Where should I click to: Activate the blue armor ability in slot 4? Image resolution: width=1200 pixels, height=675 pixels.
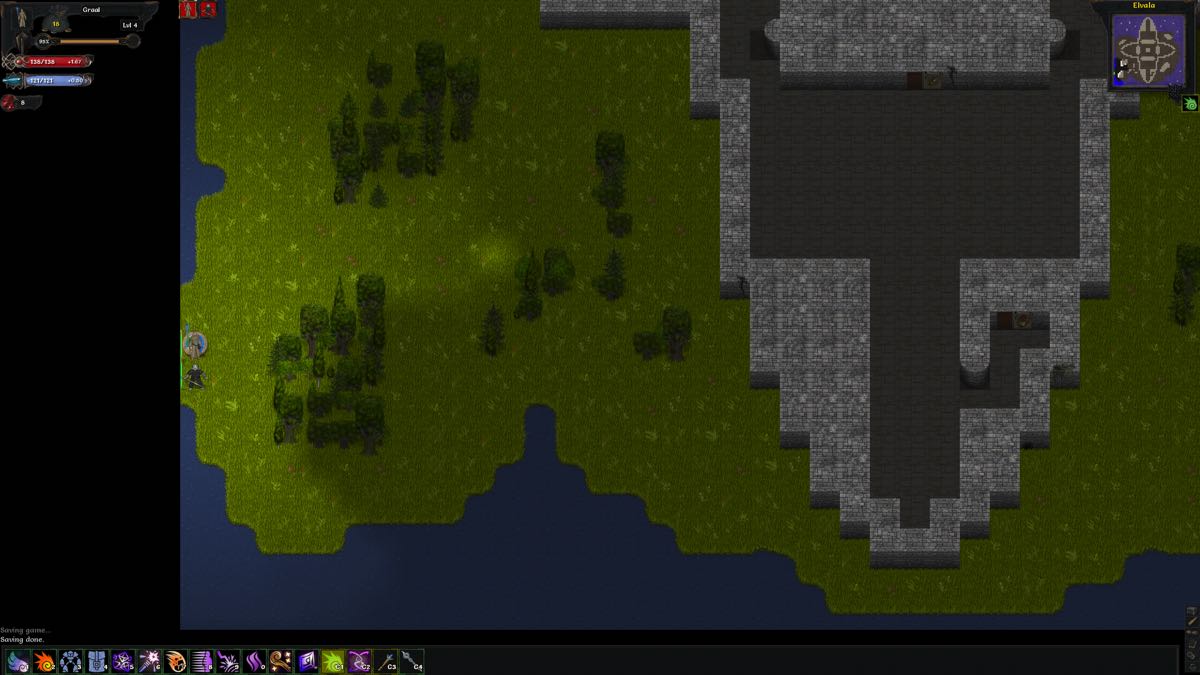point(97,661)
